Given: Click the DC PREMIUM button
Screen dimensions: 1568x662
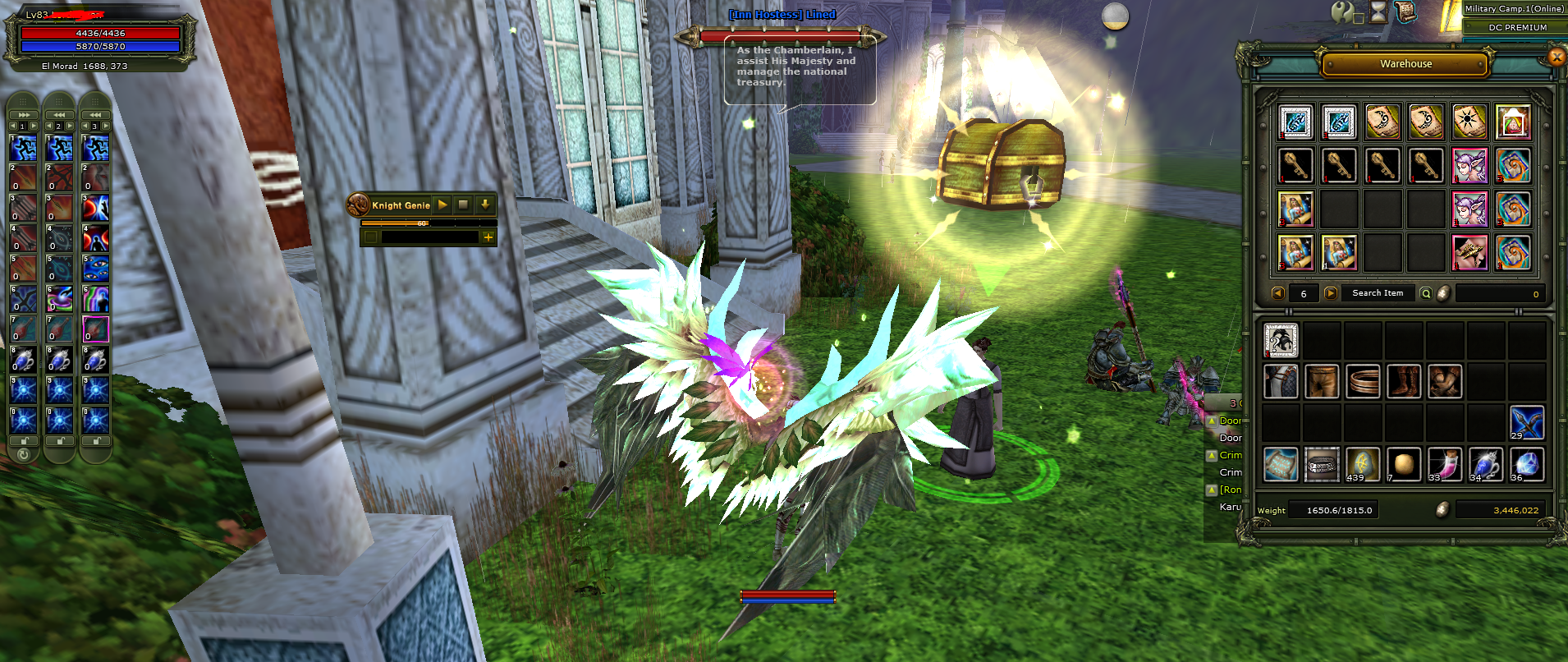Looking at the screenshot, I should point(1517,27).
